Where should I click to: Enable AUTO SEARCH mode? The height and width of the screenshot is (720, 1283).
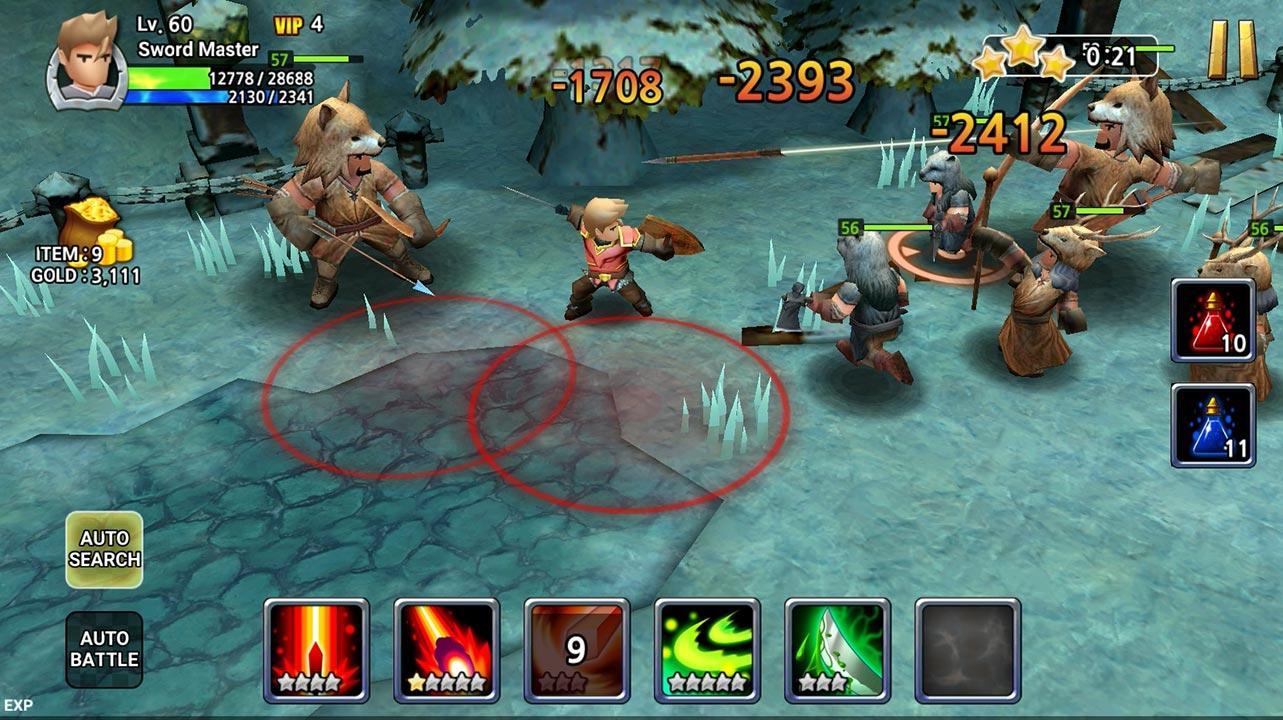pos(105,544)
